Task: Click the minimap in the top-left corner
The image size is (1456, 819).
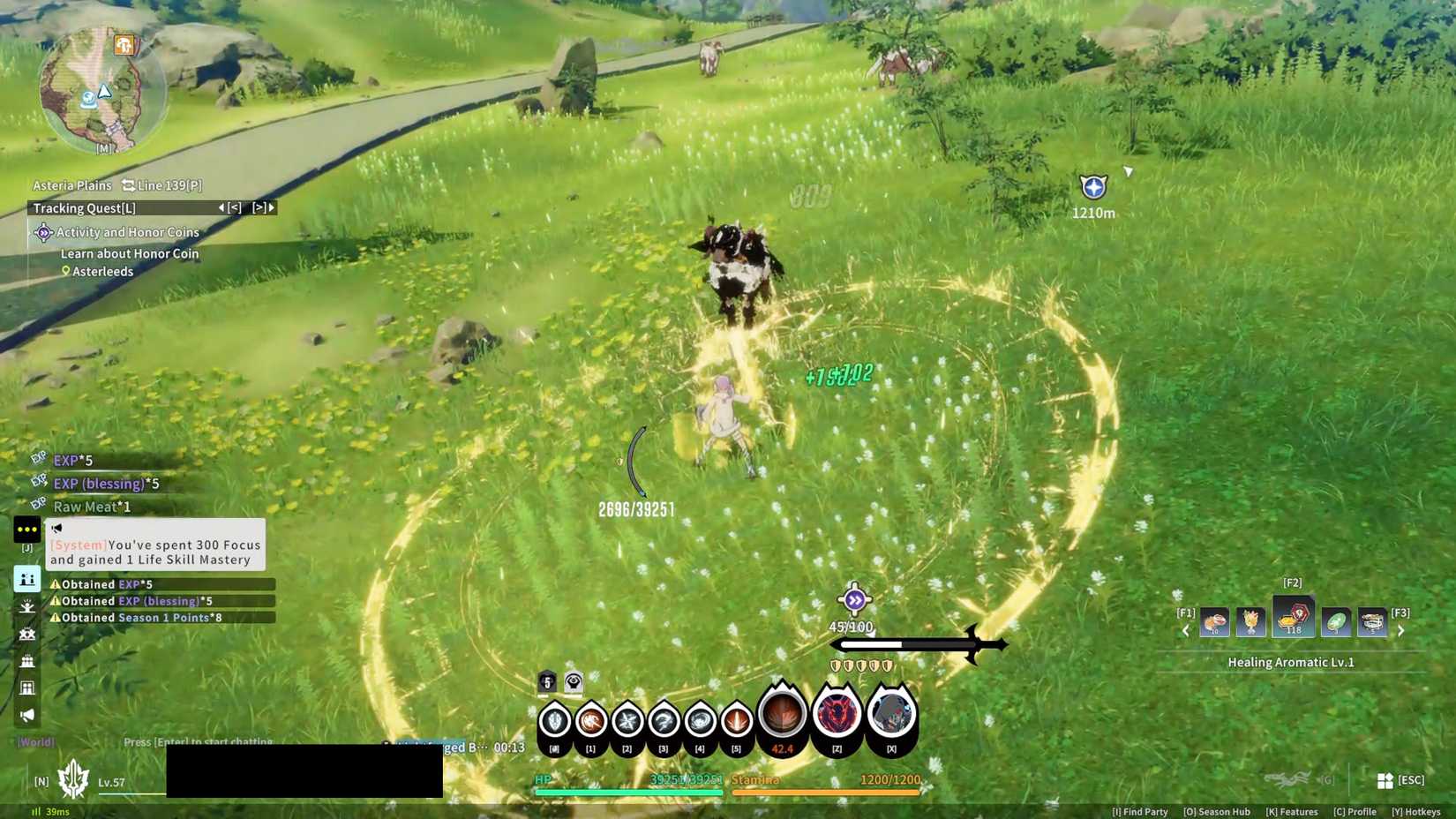Action: pyautogui.click(x=101, y=88)
